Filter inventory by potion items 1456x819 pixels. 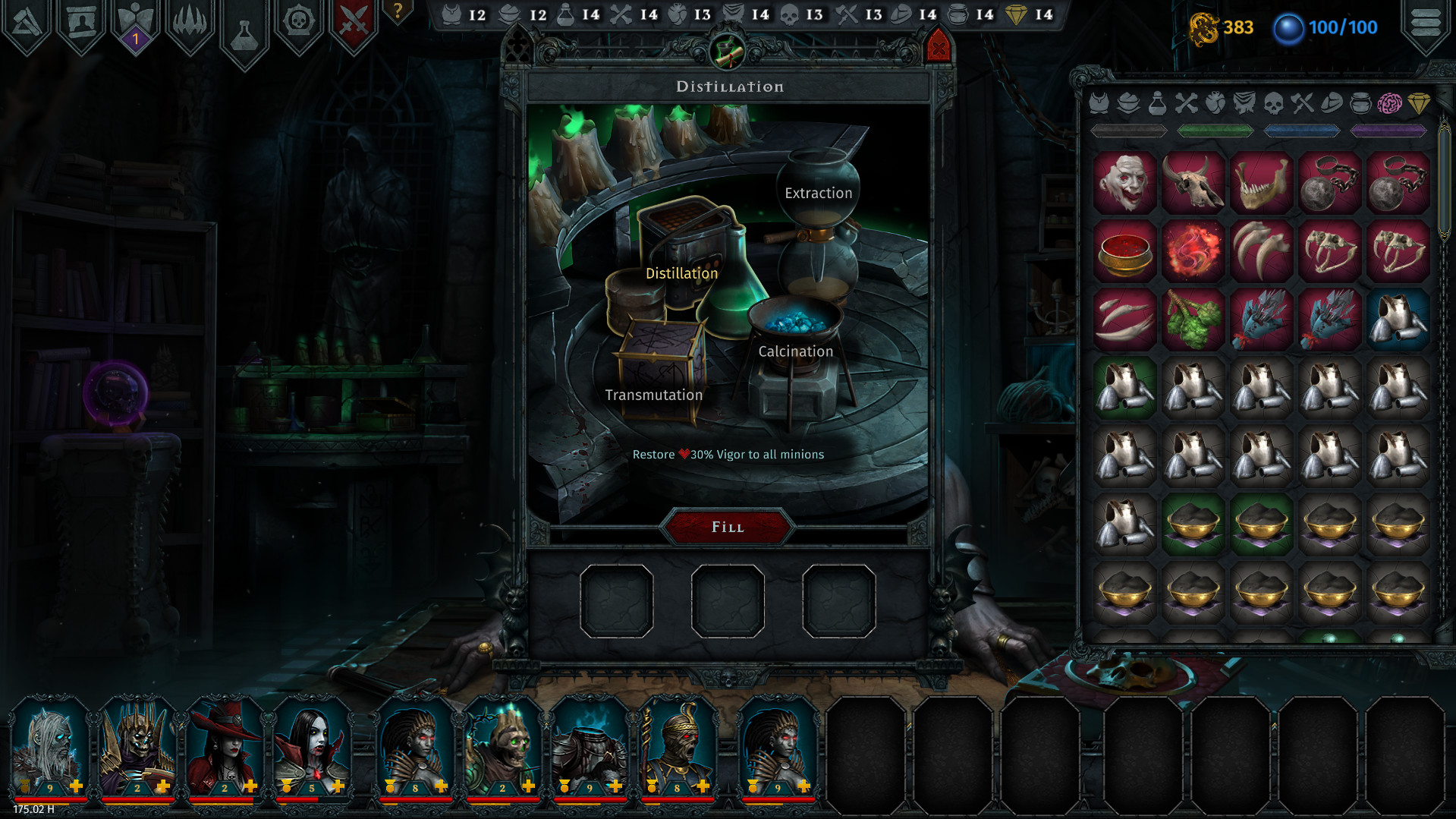(1156, 104)
